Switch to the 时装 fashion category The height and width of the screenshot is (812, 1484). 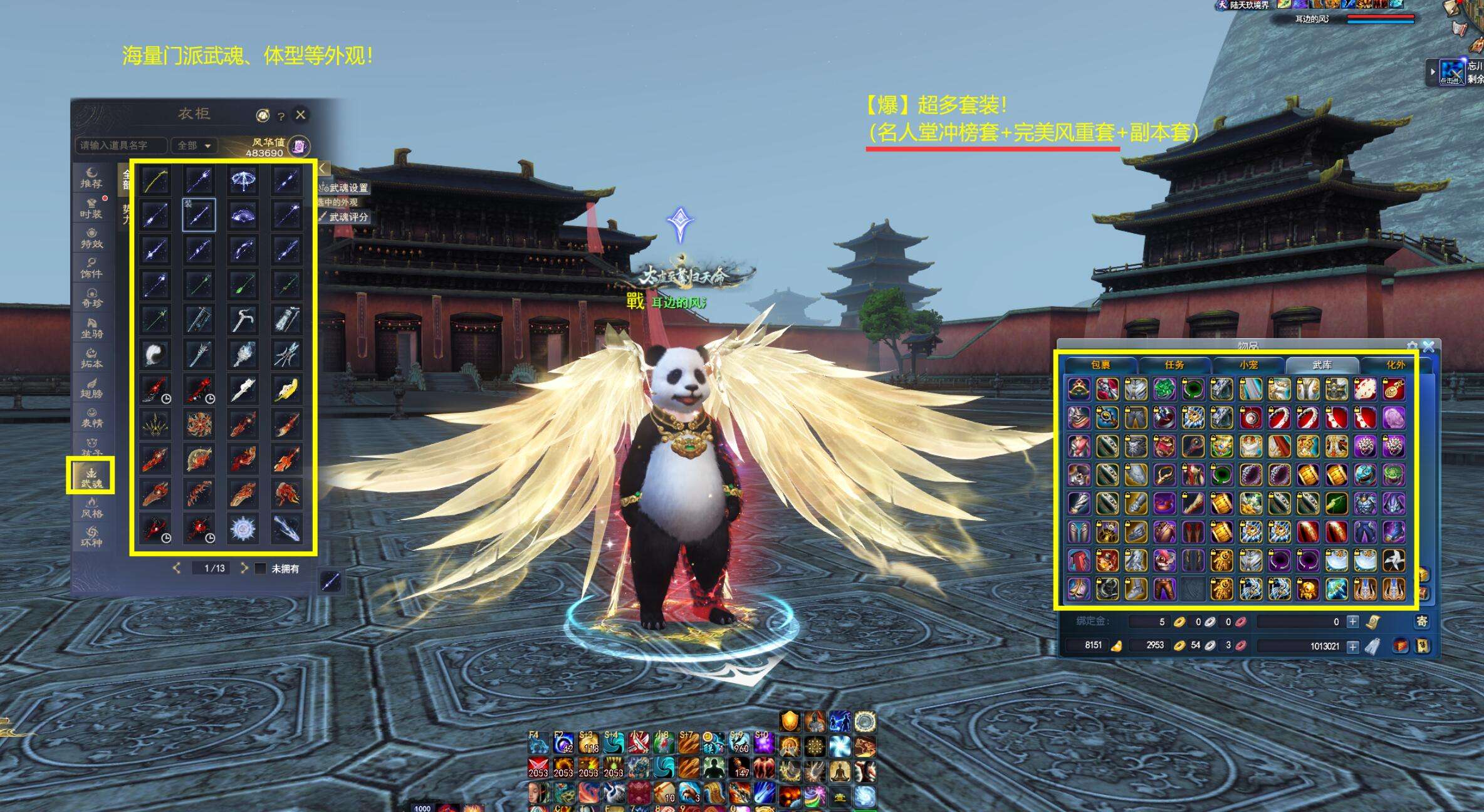pyautogui.click(x=91, y=208)
